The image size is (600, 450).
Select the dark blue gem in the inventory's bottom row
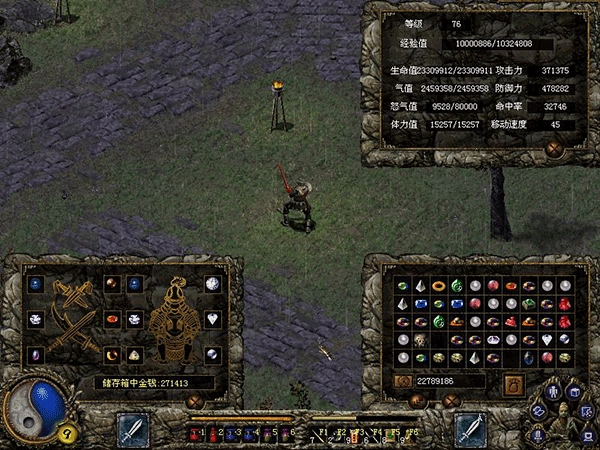click(529, 358)
